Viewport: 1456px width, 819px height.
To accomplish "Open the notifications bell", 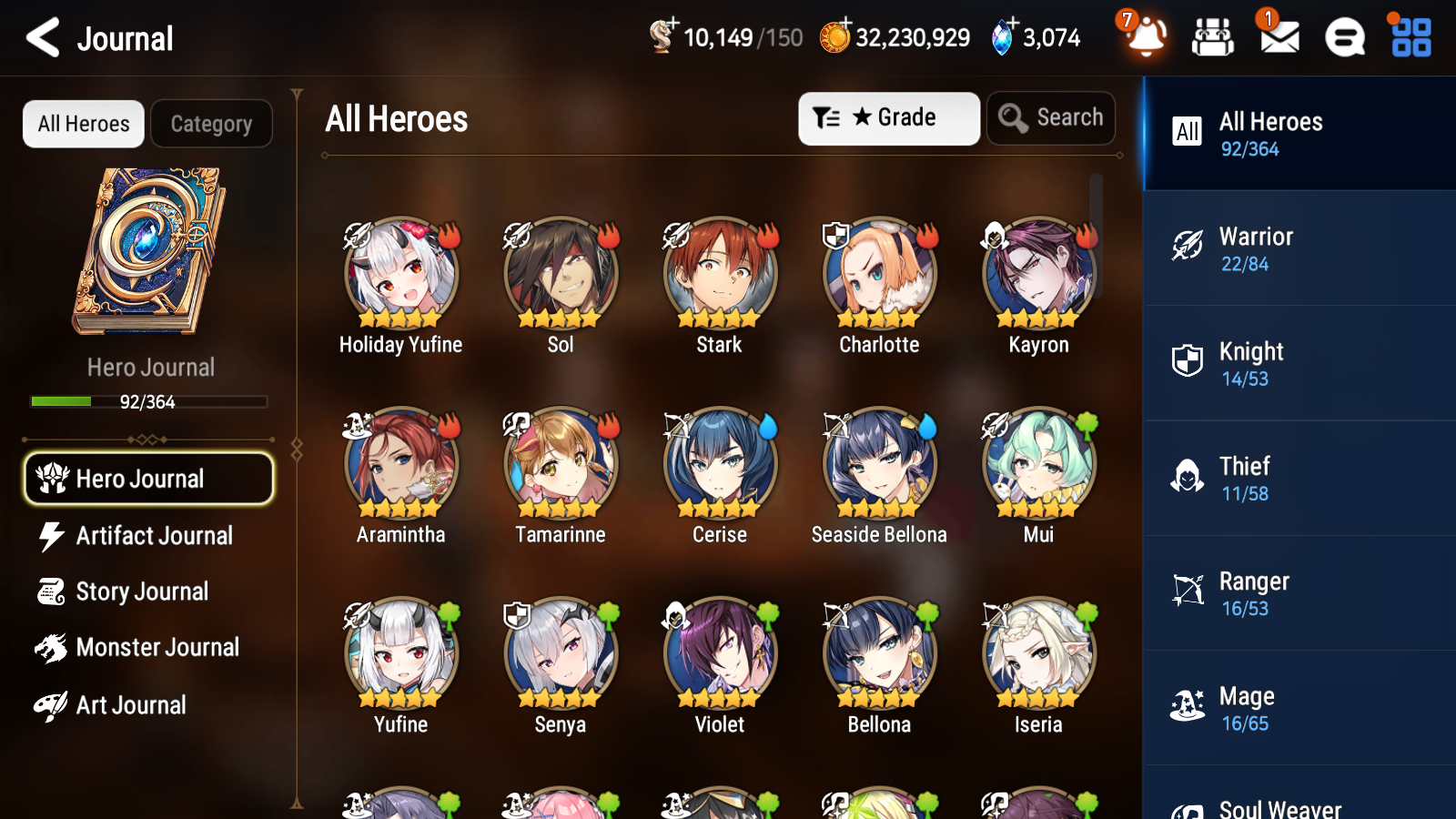I will pyautogui.click(x=1146, y=38).
